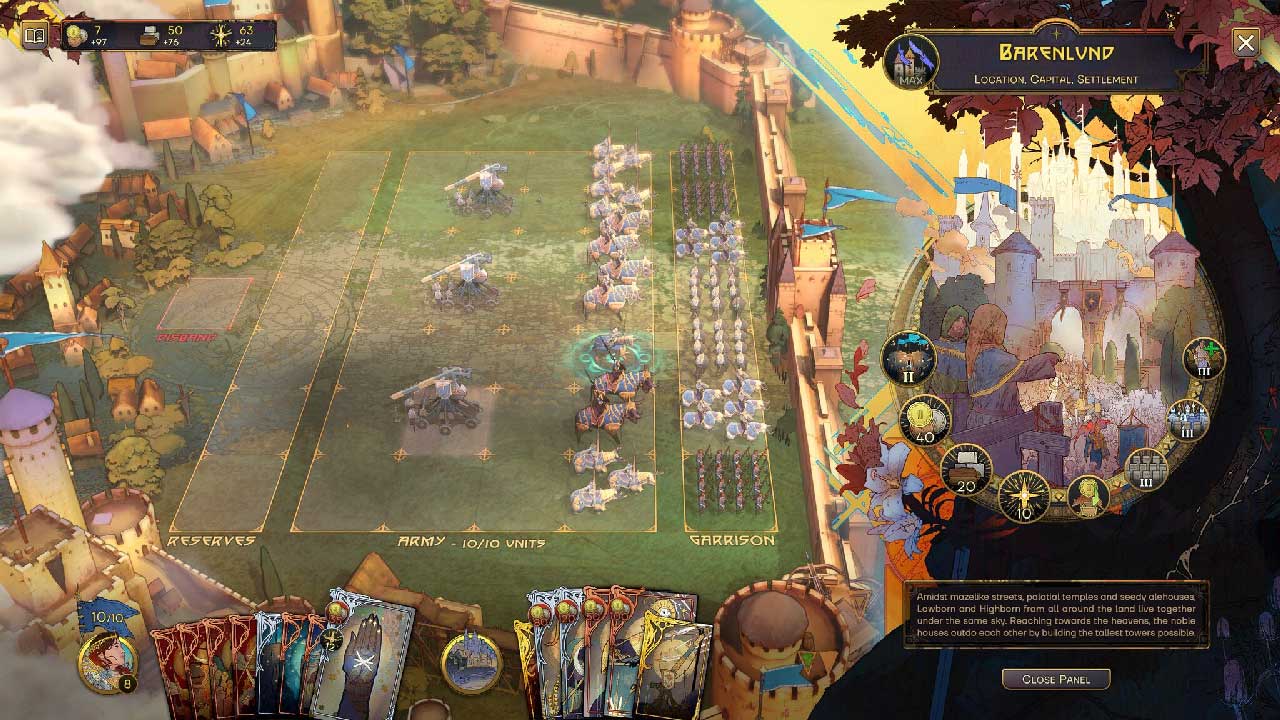Select the stone wall tier III icon
Viewport: 1280px width, 720px height.
(x=1147, y=469)
